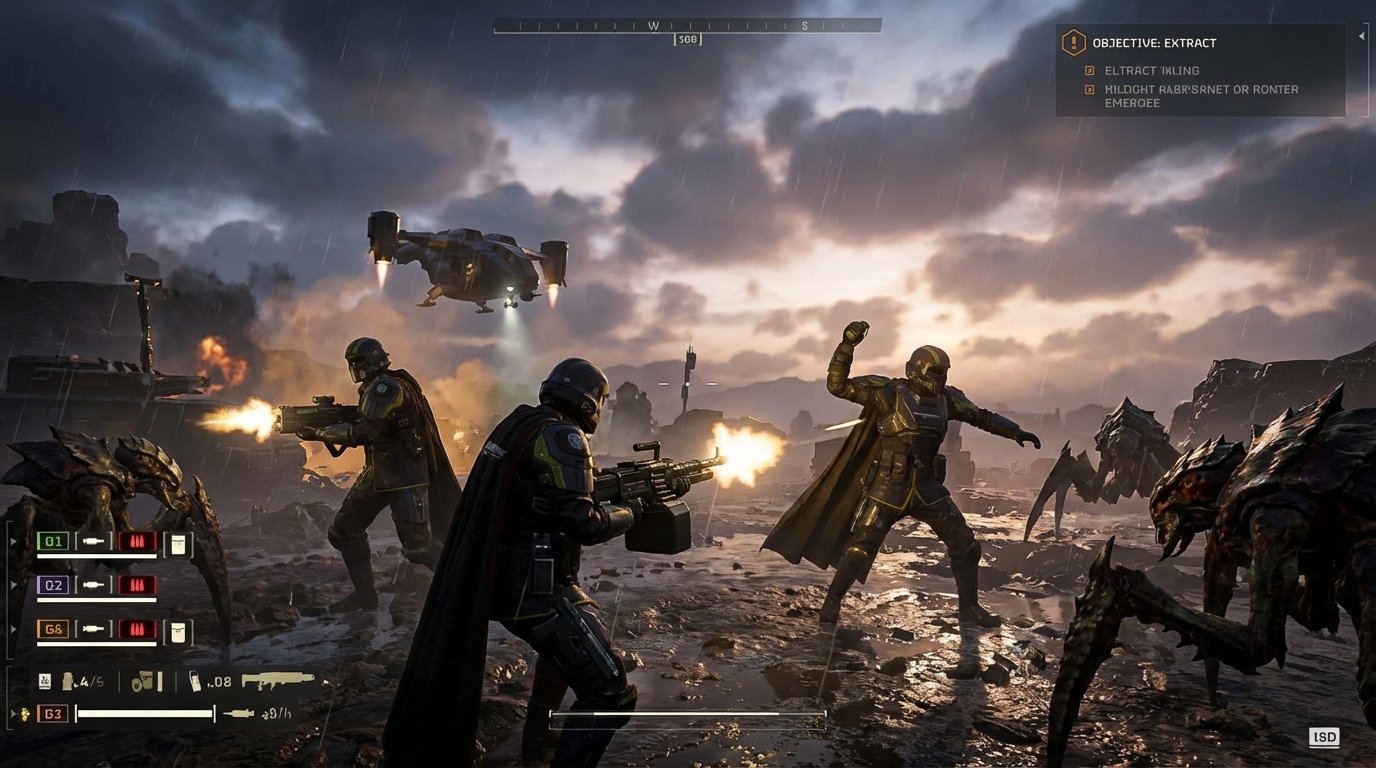This screenshot has height=768, width=1376.
Task: Check the second objective's marker box
Action: (x=1089, y=90)
